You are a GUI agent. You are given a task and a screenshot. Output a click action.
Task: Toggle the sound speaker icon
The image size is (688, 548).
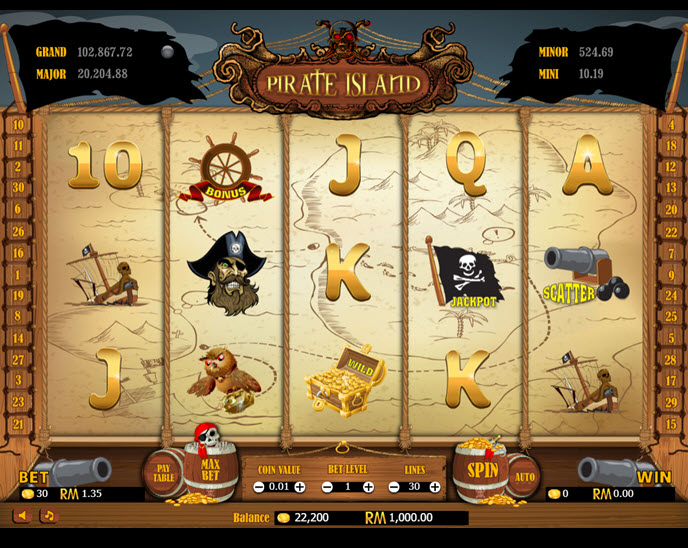click(22, 515)
